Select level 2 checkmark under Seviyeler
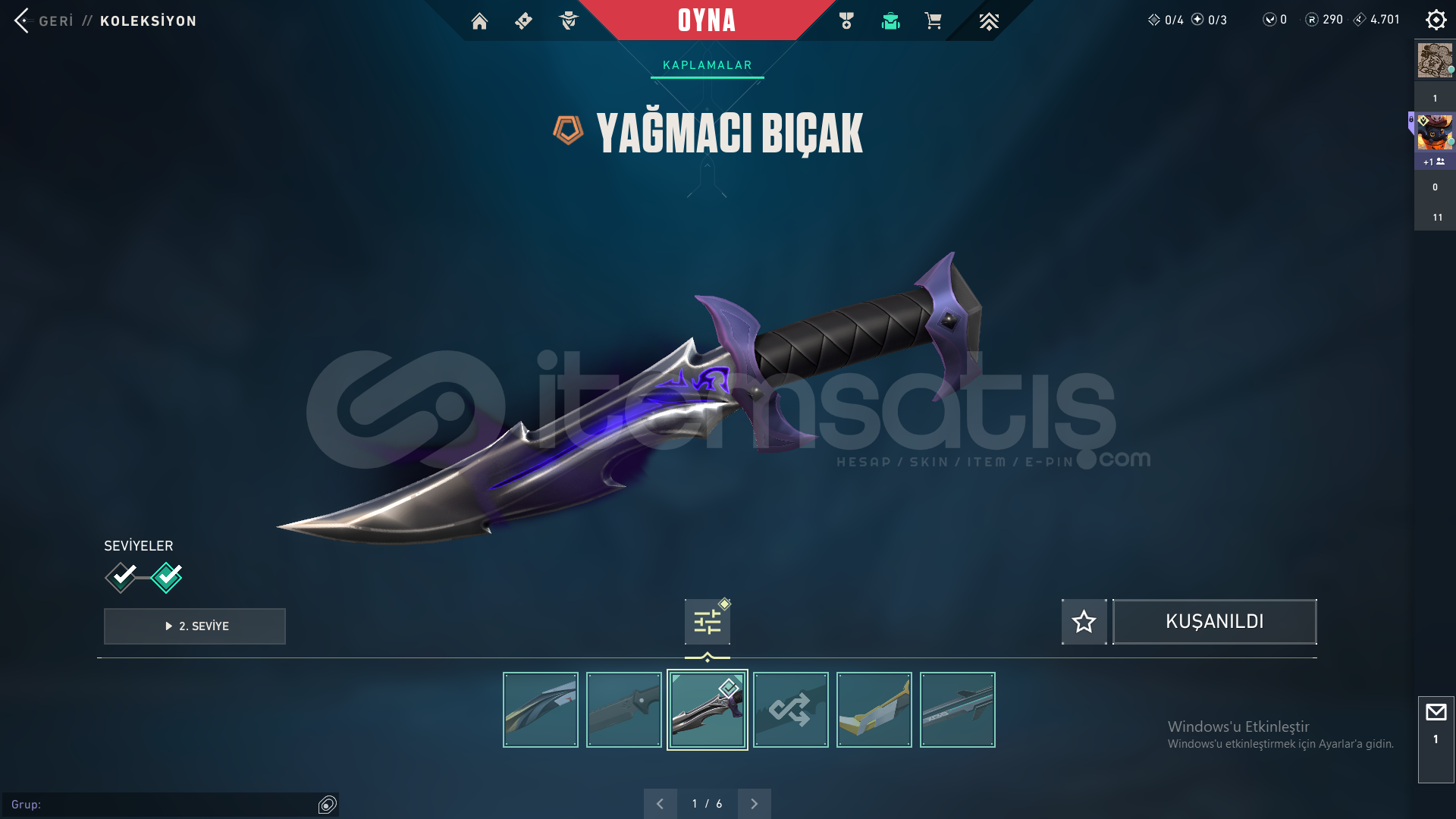Viewport: 1456px width, 819px height. (167, 577)
